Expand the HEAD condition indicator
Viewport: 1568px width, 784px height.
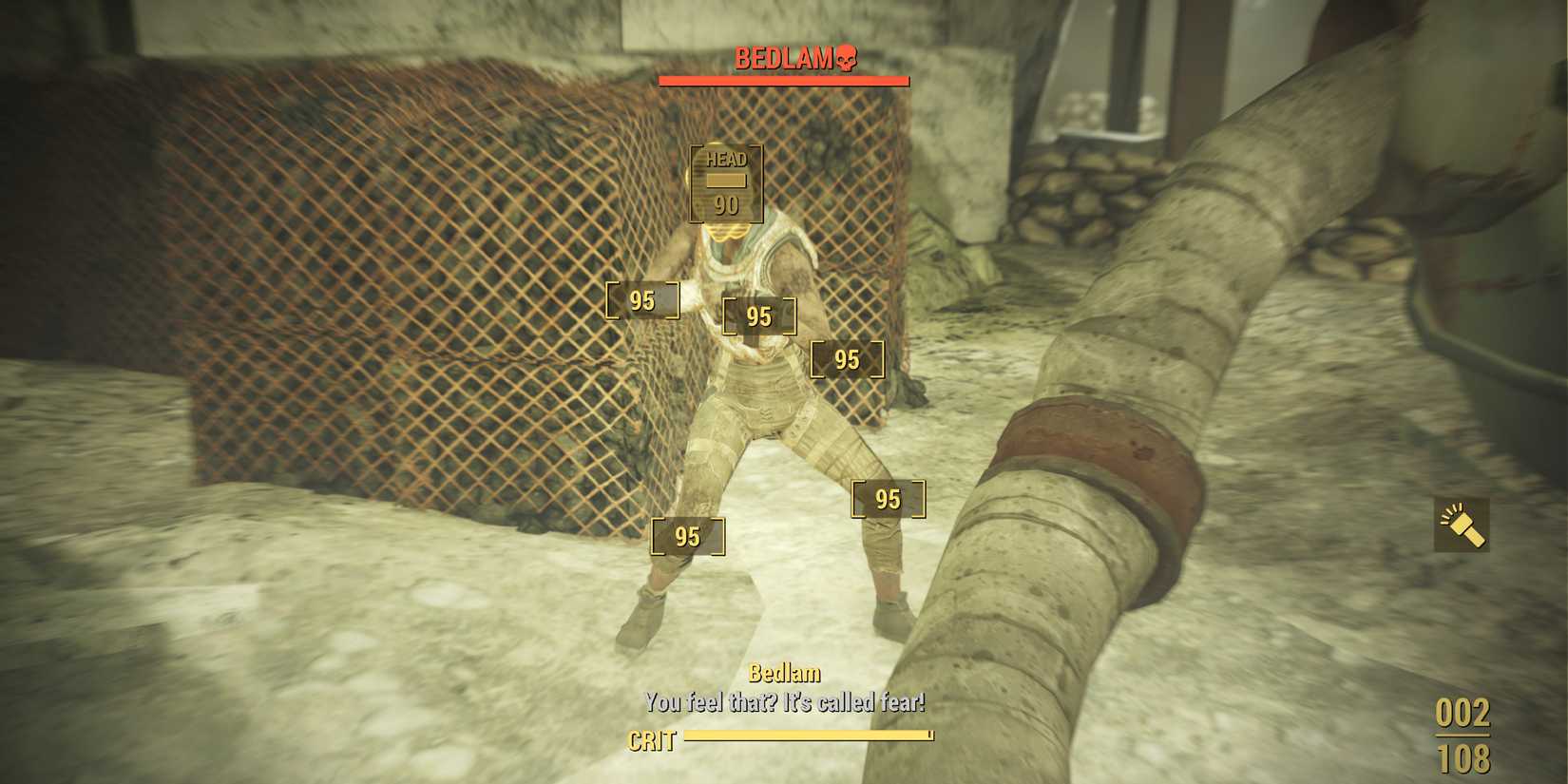(728, 182)
